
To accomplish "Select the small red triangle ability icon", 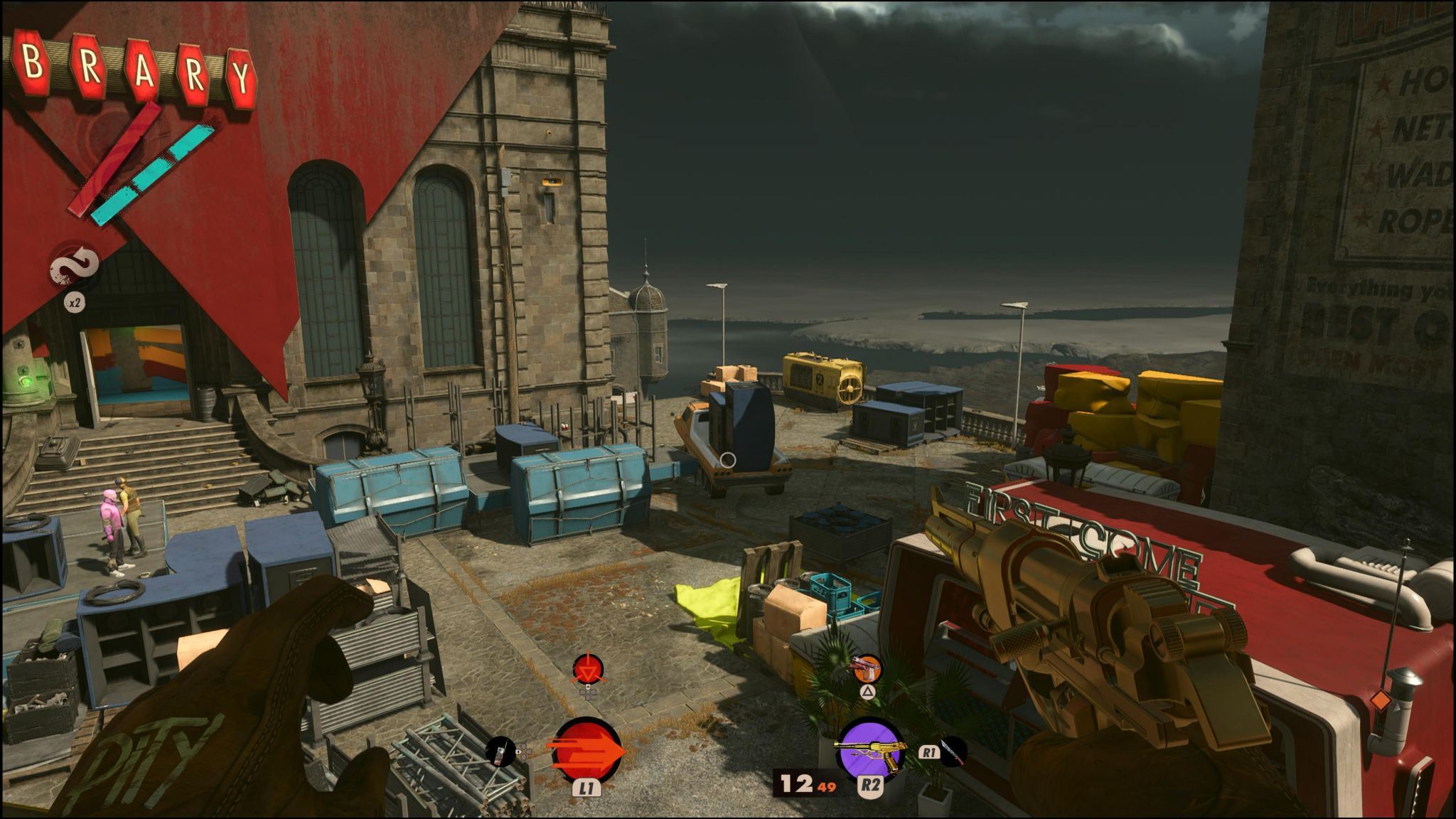I will coord(588,669).
